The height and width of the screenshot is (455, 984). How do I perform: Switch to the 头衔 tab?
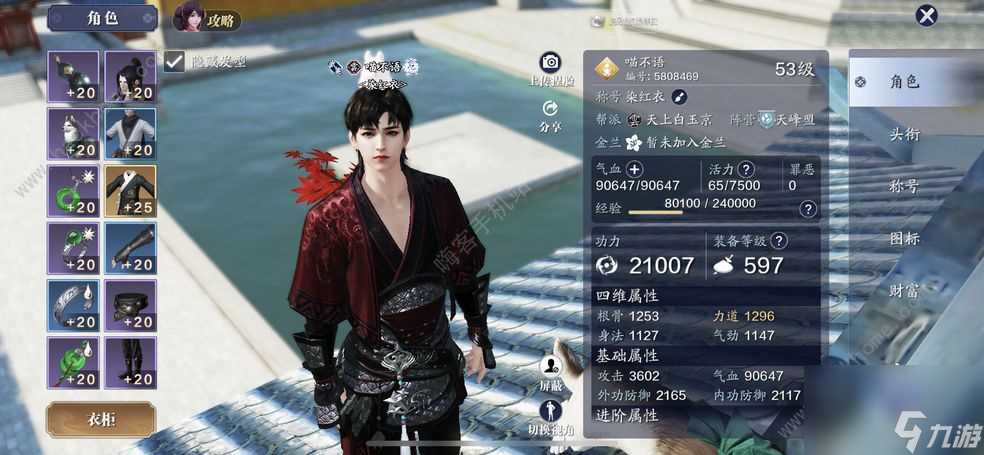pos(904,134)
